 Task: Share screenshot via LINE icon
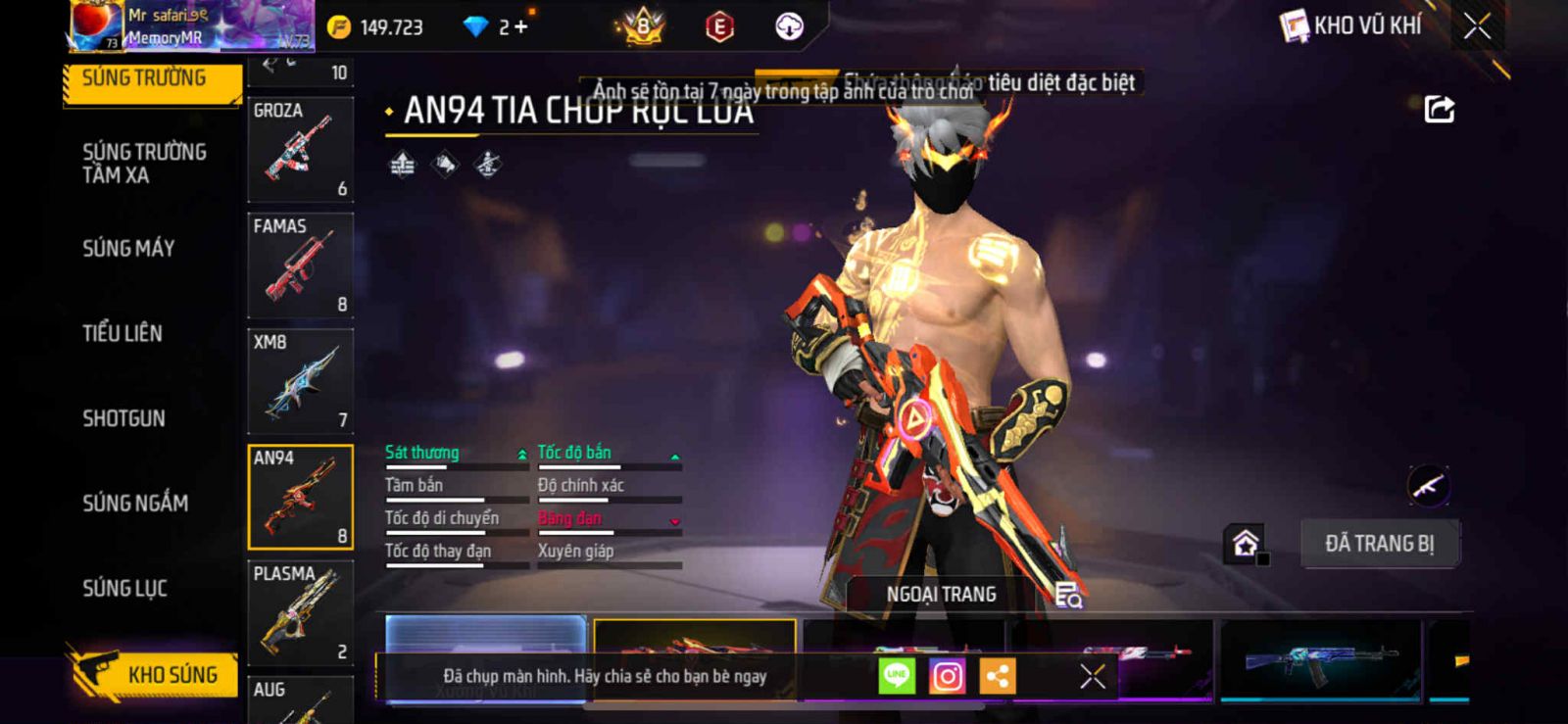click(x=897, y=676)
